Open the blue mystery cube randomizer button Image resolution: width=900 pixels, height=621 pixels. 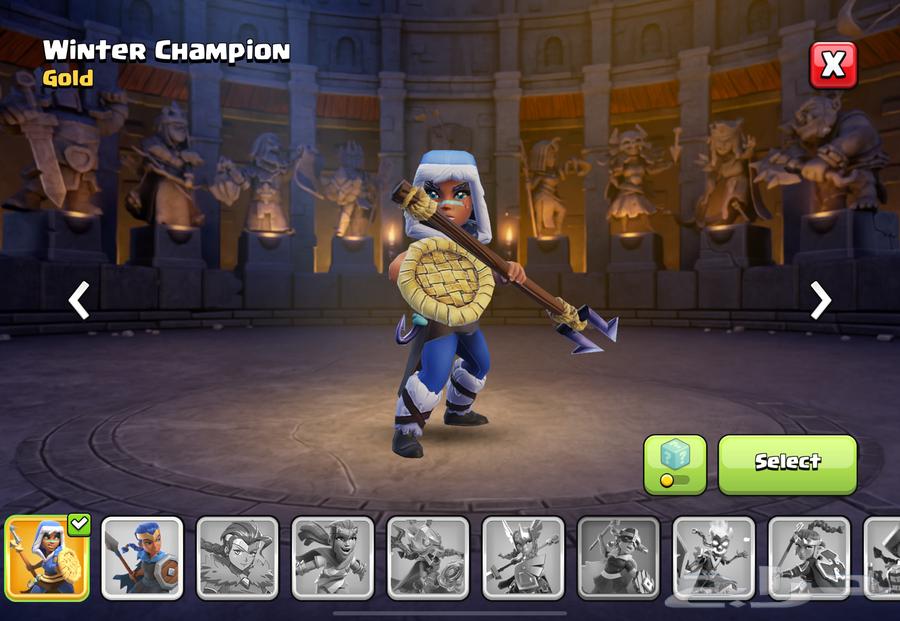coord(675,464)
